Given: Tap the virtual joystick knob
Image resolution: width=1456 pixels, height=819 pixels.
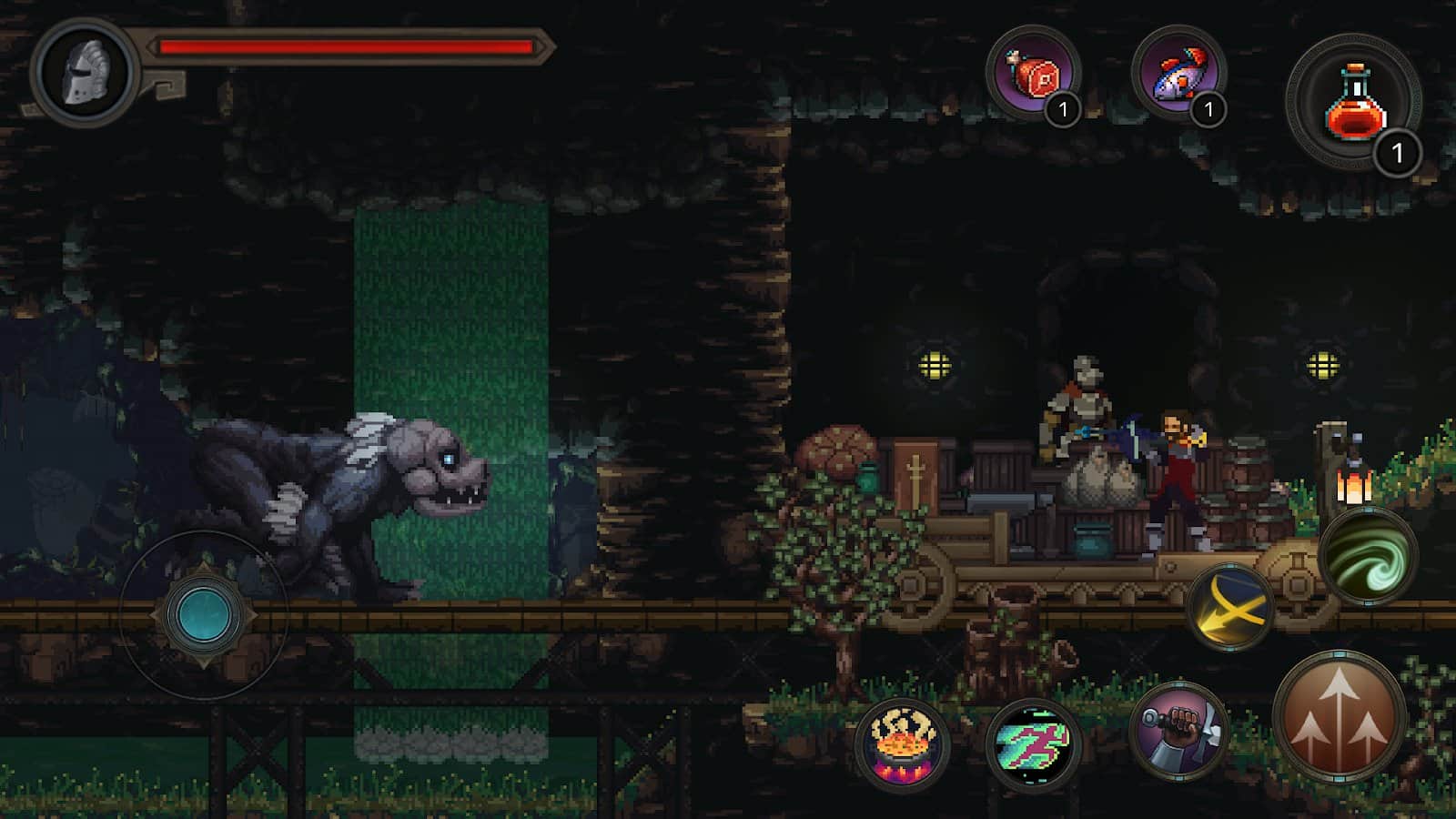Looking at the screenshot, I should pos(204,615).
